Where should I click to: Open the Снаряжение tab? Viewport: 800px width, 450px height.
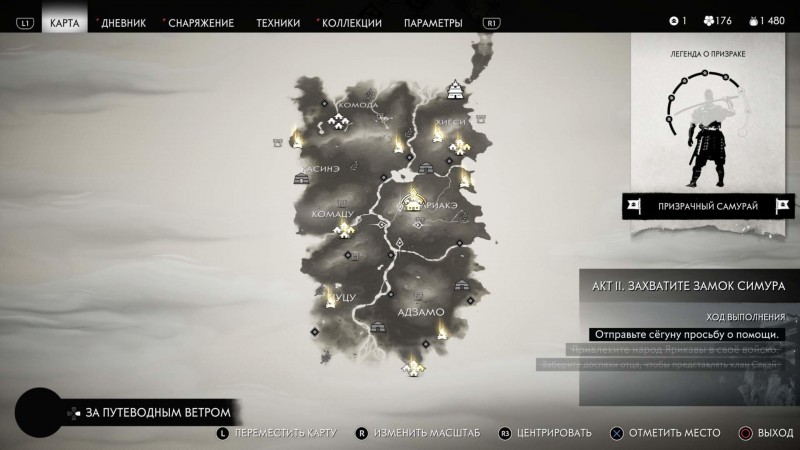(200, 22)
